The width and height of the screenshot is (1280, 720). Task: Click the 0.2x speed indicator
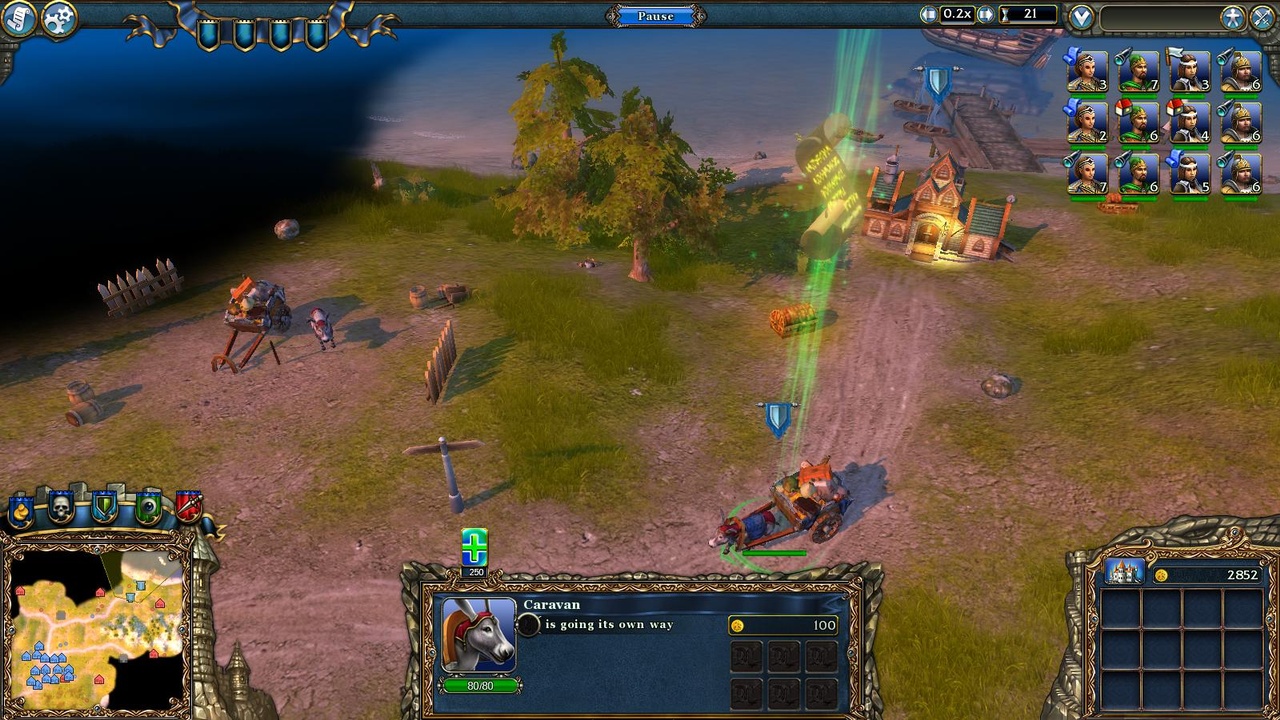[957, 14]
